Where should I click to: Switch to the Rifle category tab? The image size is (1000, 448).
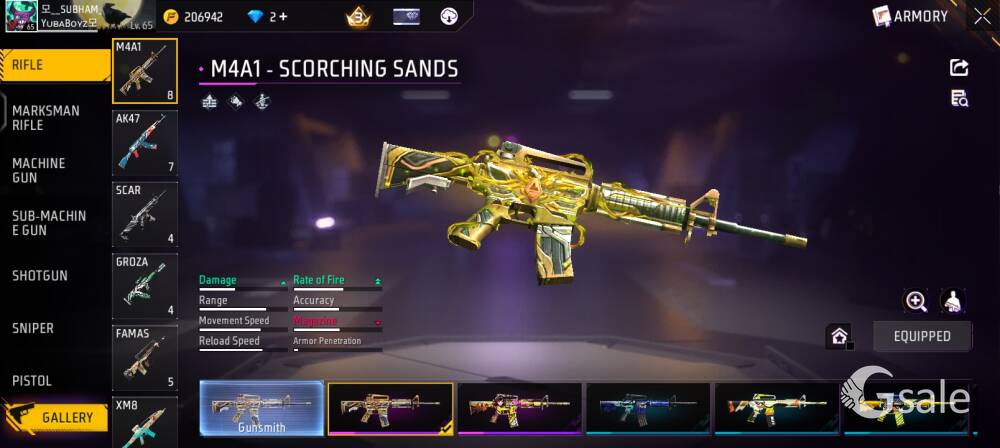click(x=54, y=65)
